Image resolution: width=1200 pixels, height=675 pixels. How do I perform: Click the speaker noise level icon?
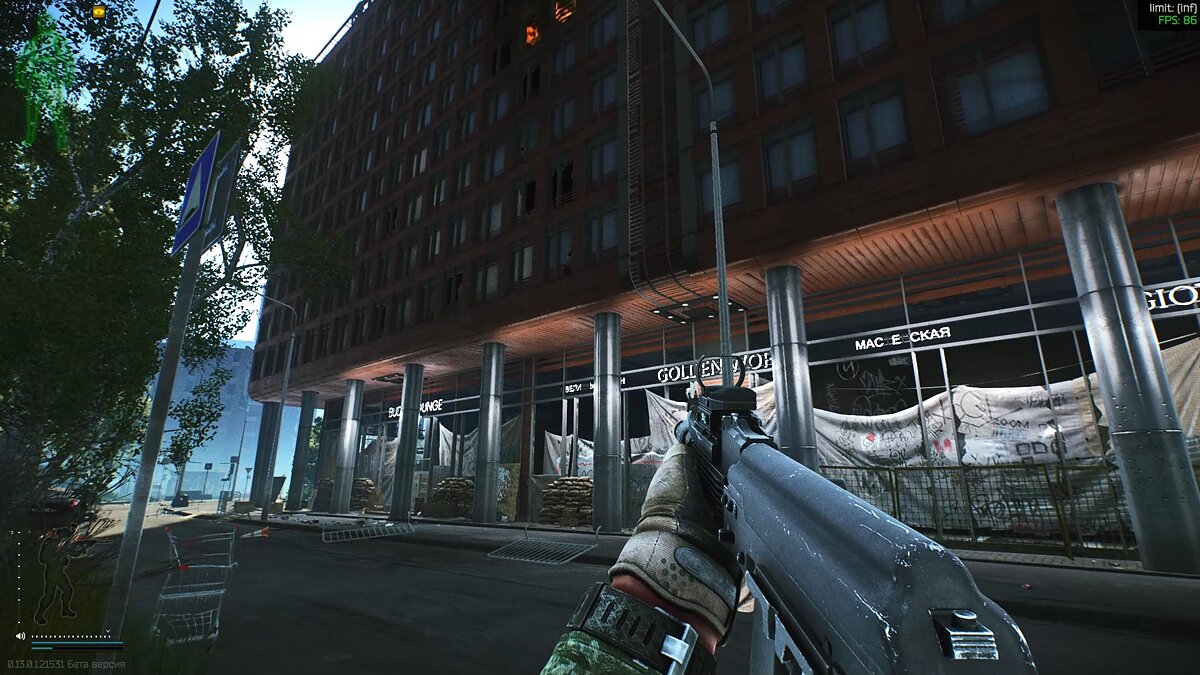[20, 635]
